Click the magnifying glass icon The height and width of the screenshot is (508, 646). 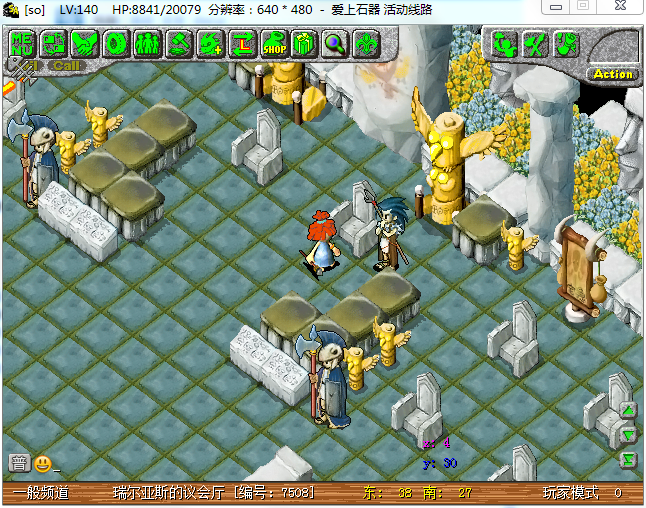[334, 43]
